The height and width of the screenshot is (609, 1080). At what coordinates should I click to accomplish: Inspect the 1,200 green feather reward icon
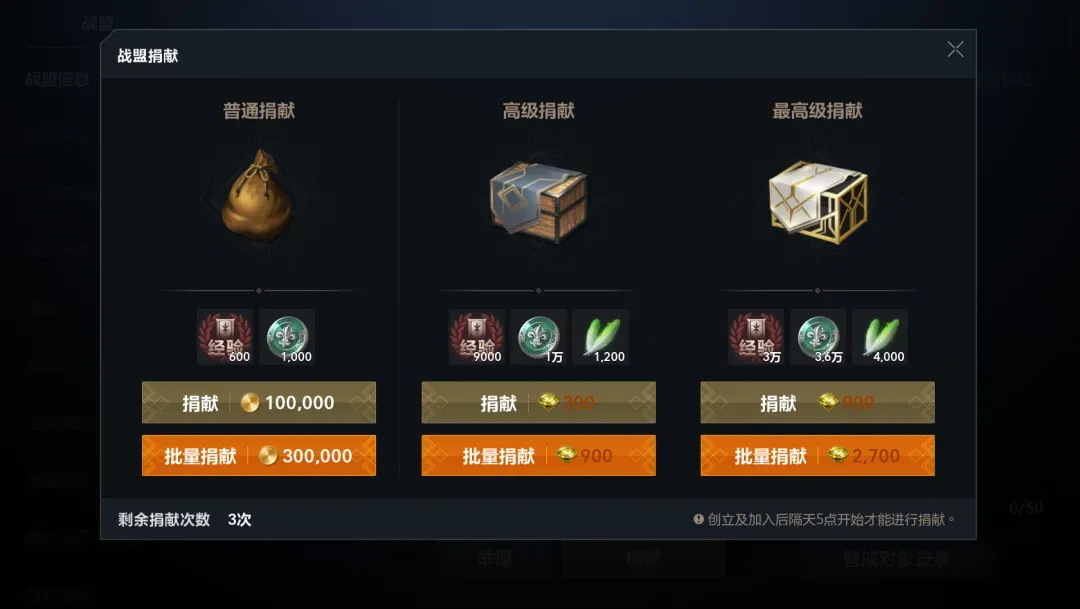[x=601, y=337]
